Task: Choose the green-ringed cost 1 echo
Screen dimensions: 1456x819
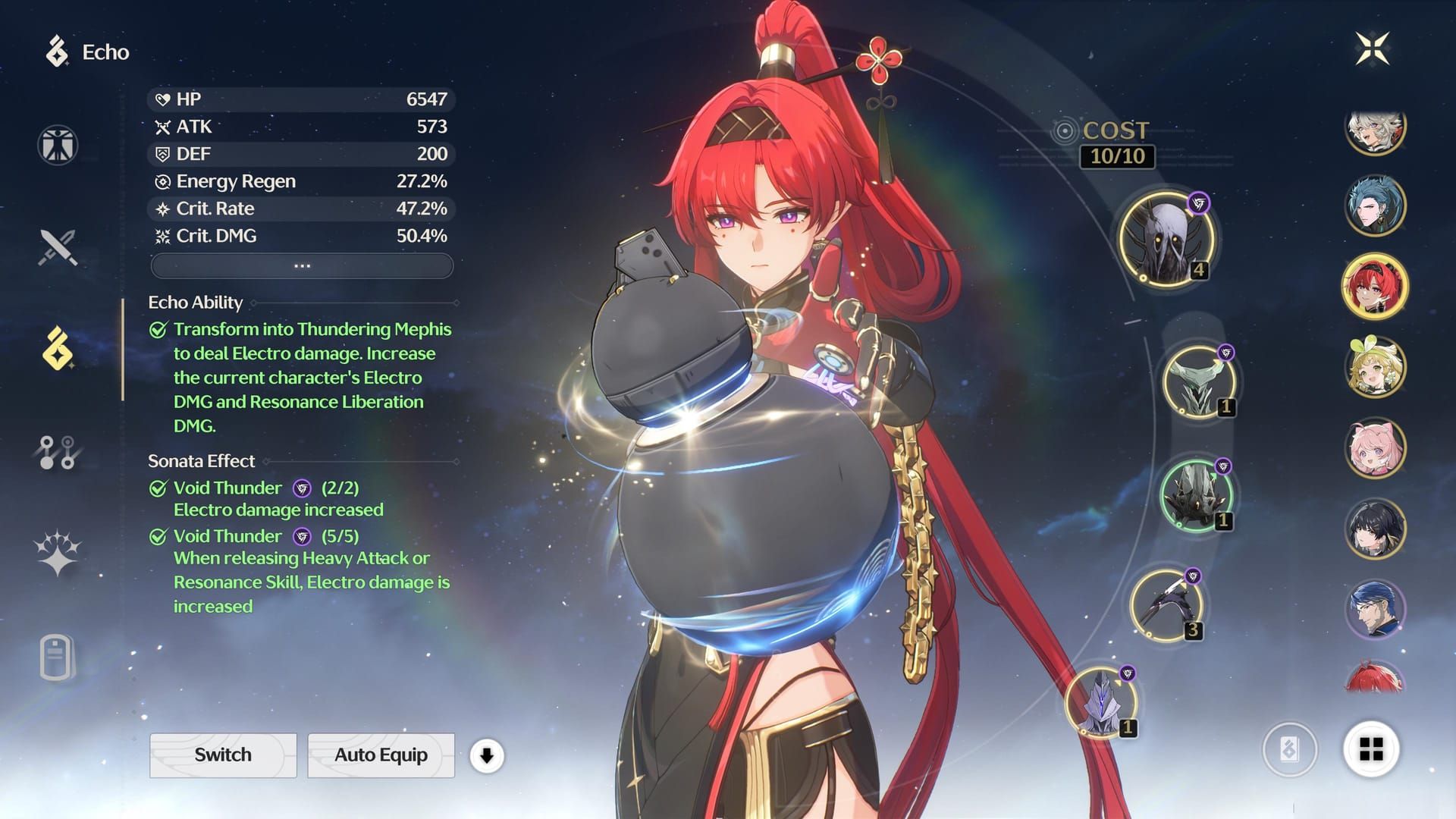Action: [1196, 496]
